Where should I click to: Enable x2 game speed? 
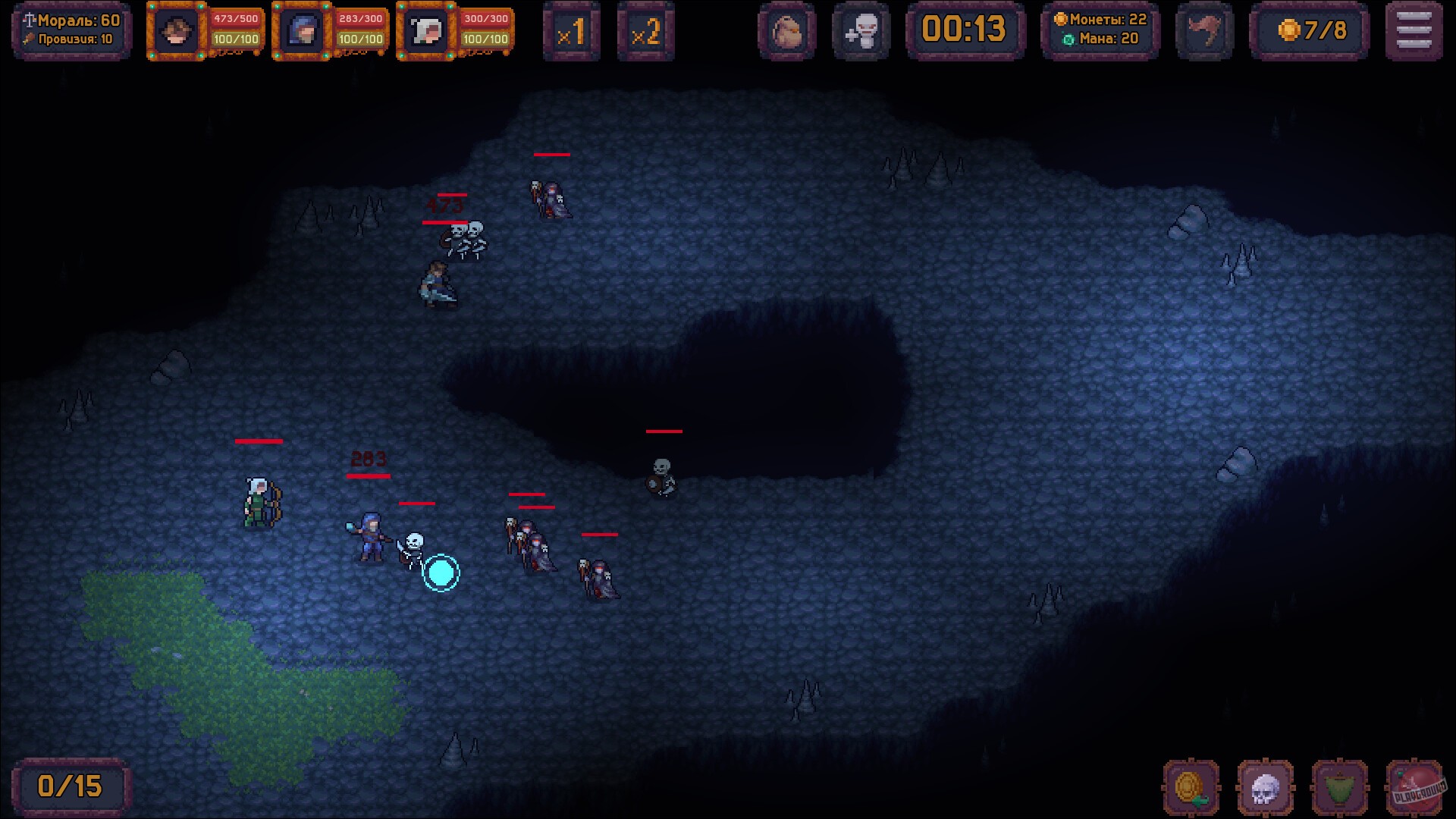(x=645, y=31)
